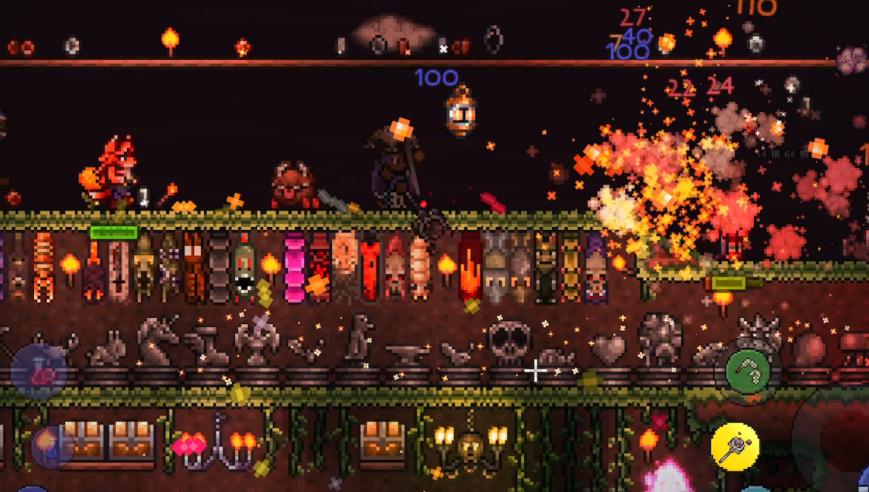
Task: Use the yellow mace quick-item button
Action: pyautogui.click(x=735, y=446)
